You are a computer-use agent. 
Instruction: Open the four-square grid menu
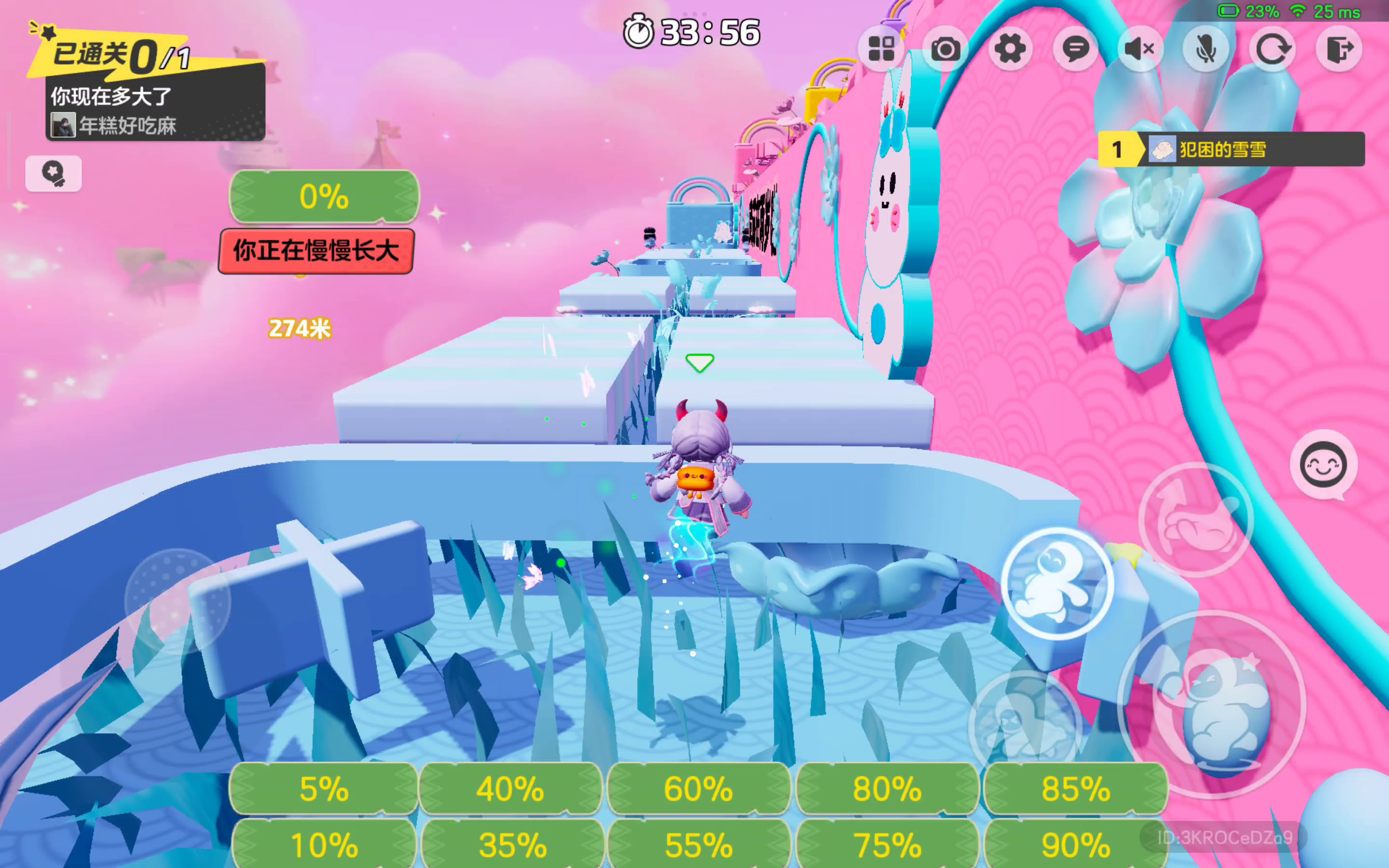point(881,49)
